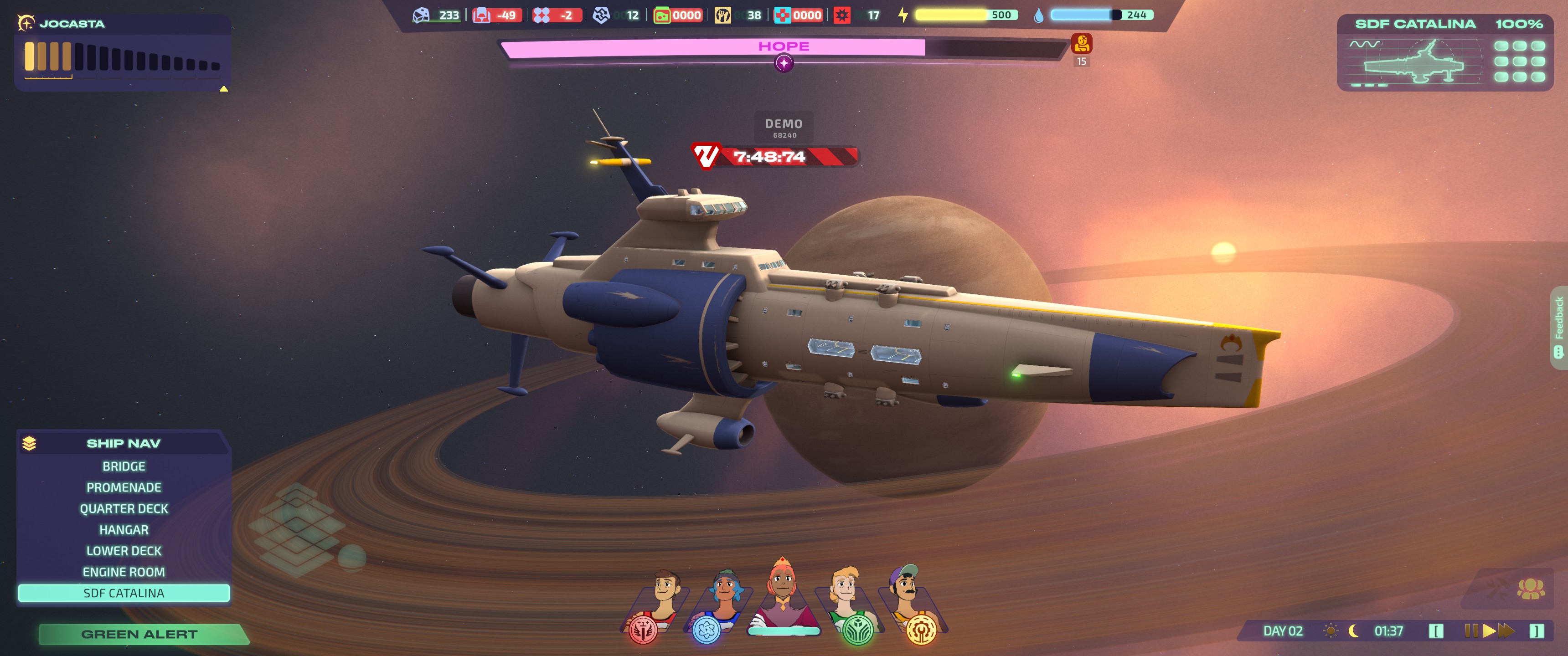Go to the Promenade deck
This screenshot has width=1568, height=656.
[x=124, y=487]
